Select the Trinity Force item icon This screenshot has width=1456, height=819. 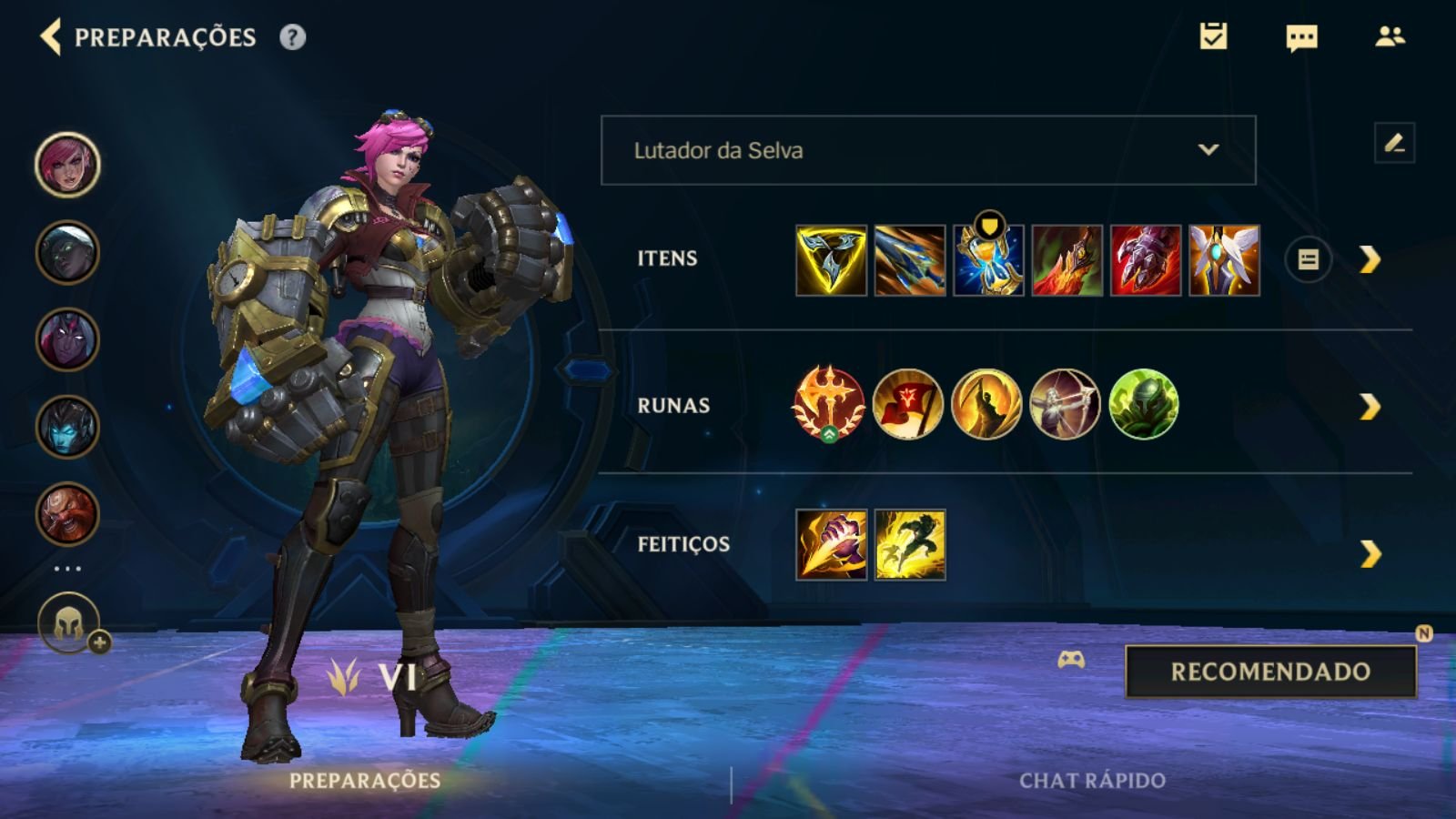(831, 261)
